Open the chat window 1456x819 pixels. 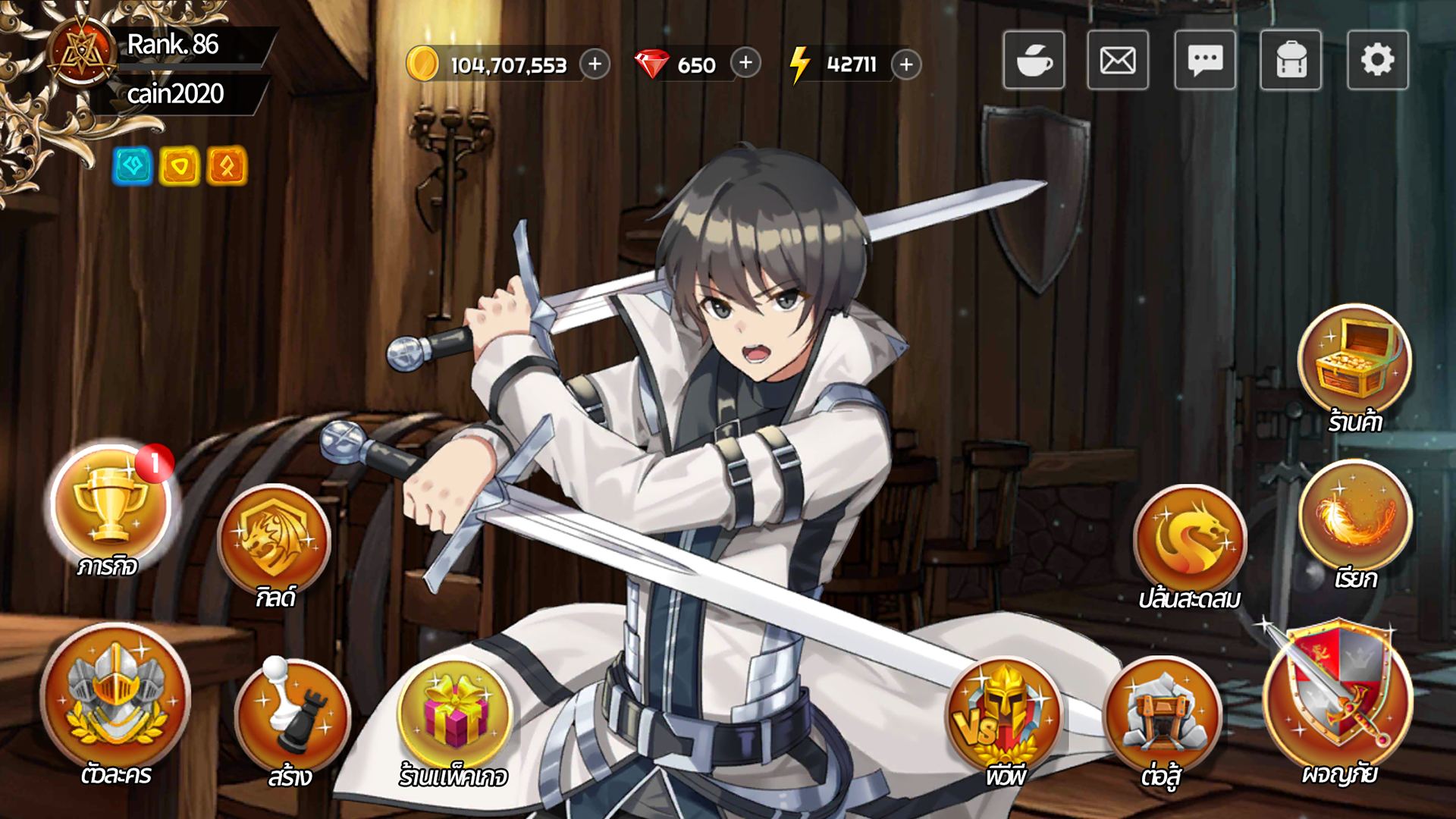1204,61
